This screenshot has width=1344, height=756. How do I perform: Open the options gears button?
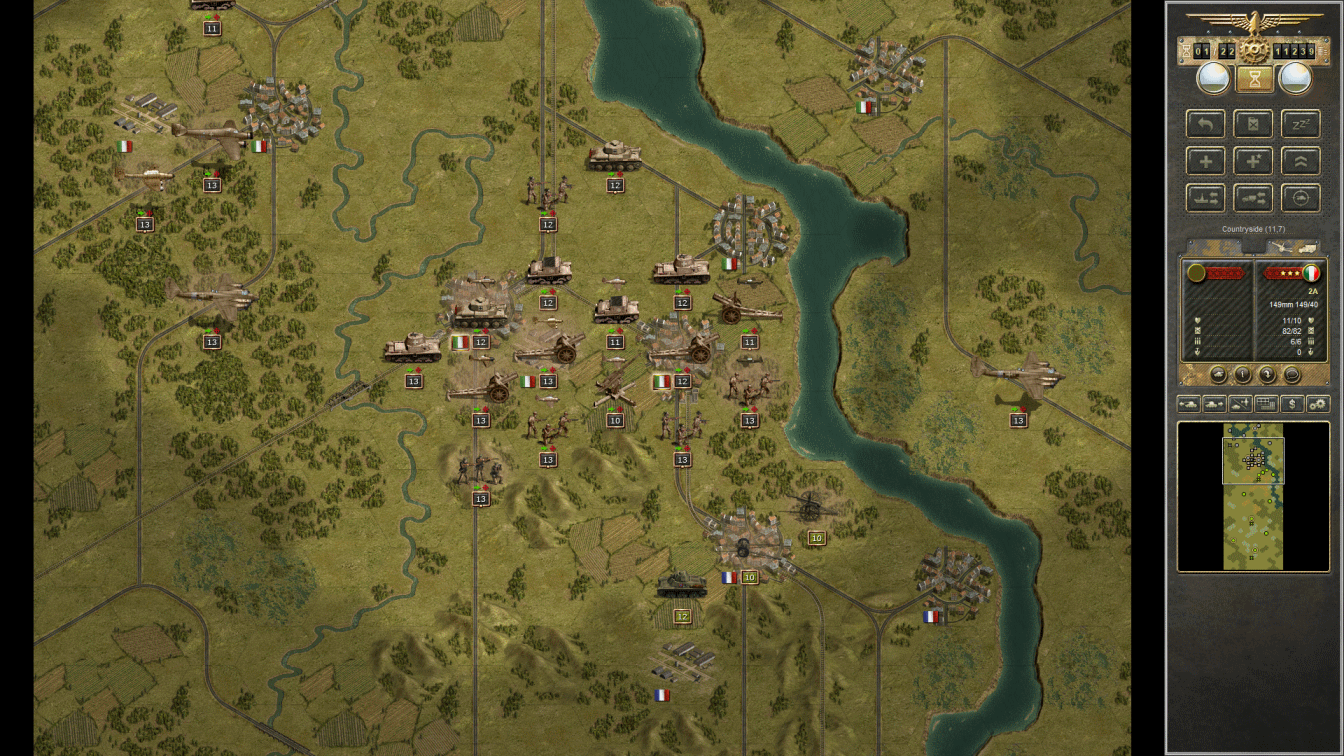click(1318, 404)
